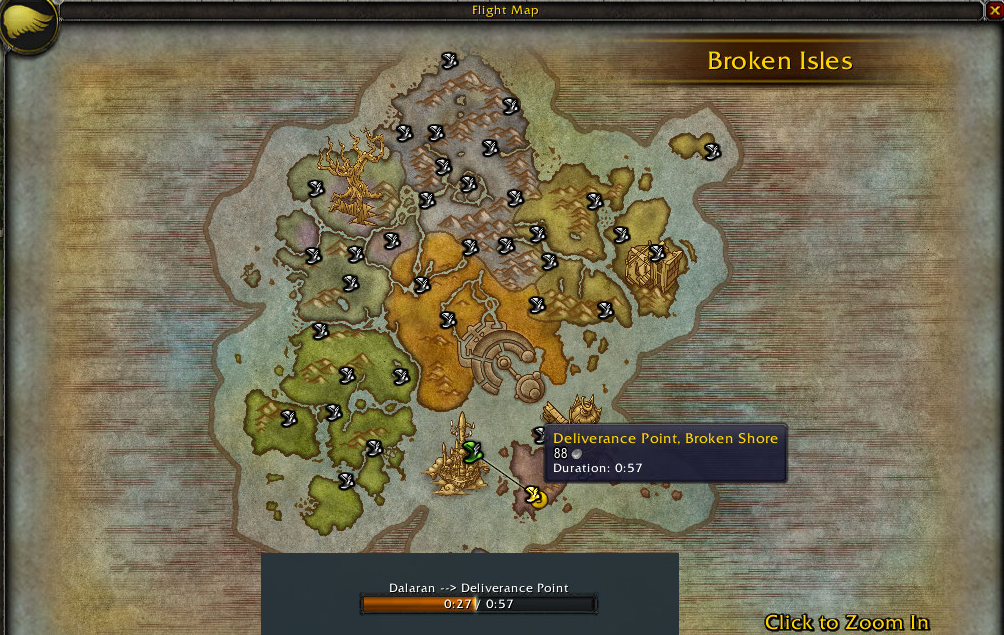Viewport: 1004px width, 635px height.
Task: Choose the flight point on the isolated northeast islet
Action: click(x=712, y=151)
